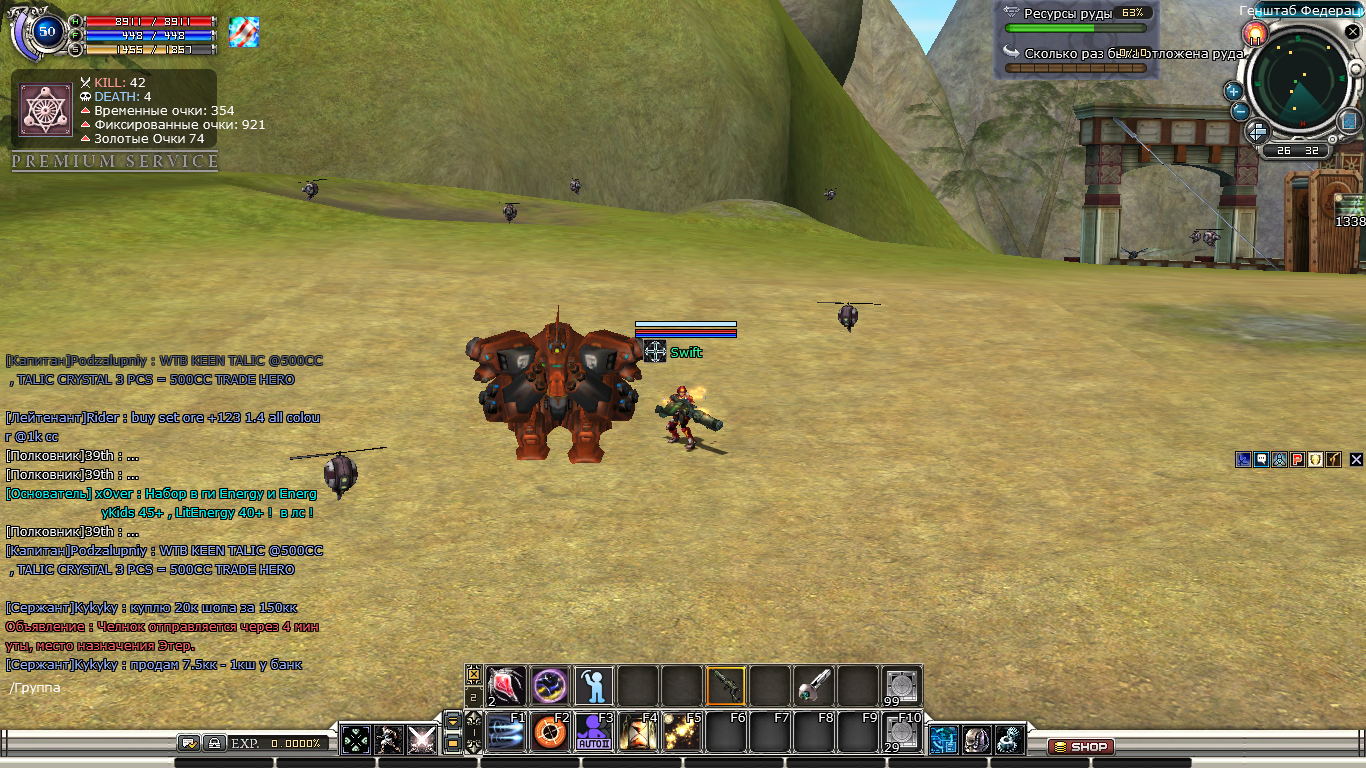Select the blue waving figure emote slot
This screenshot has height=768, width=1366.
(593, 687)
